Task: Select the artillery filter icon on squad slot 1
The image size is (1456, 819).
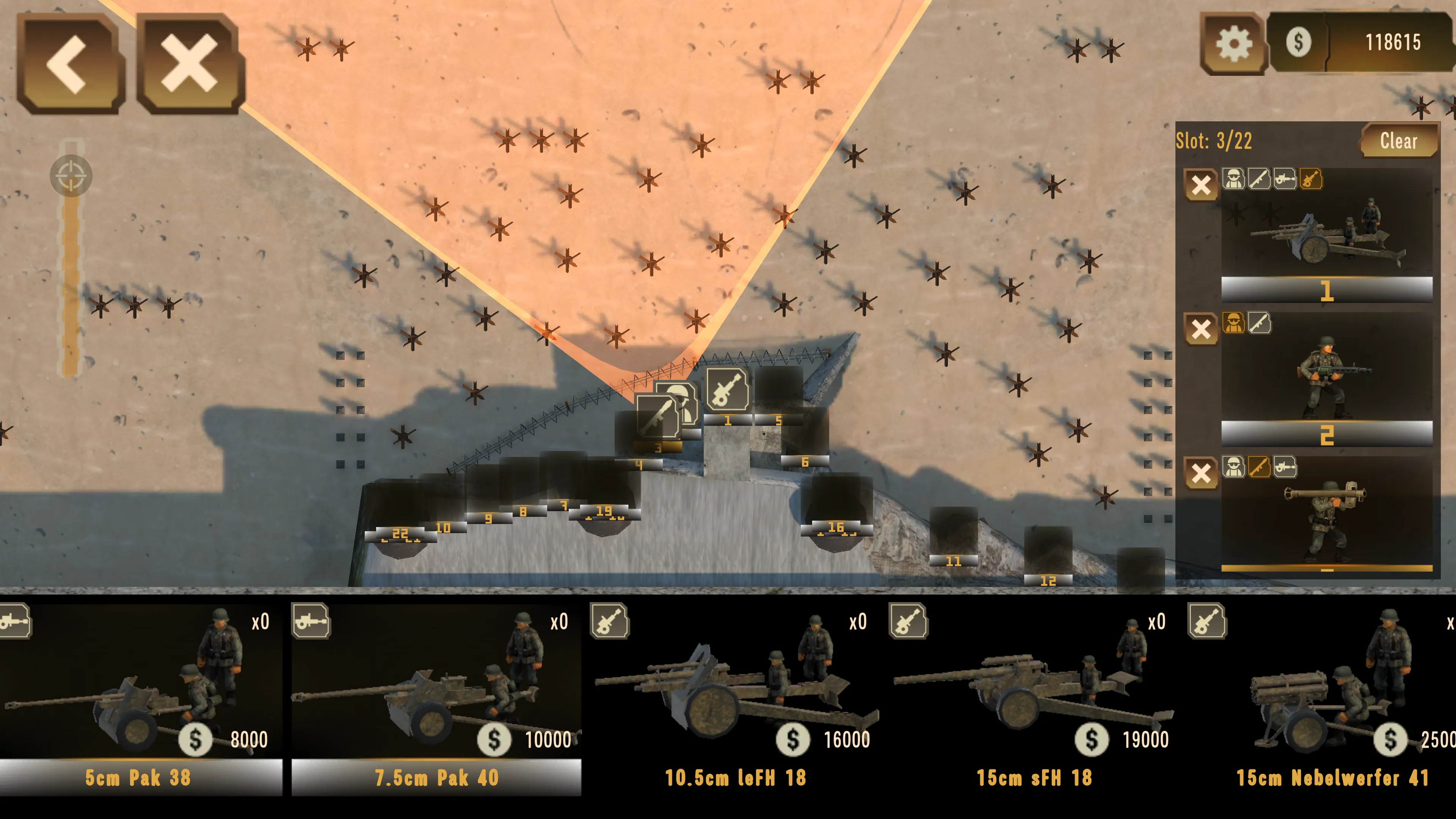Action: [1311, 179]
